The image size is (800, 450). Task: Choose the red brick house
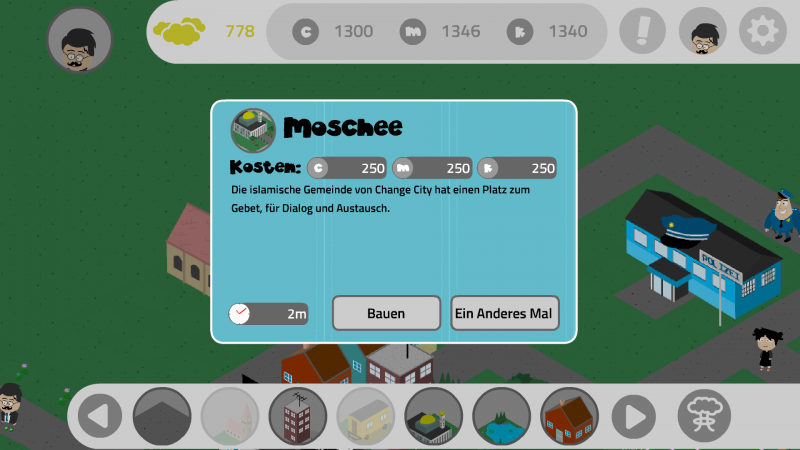pos(570,415)
